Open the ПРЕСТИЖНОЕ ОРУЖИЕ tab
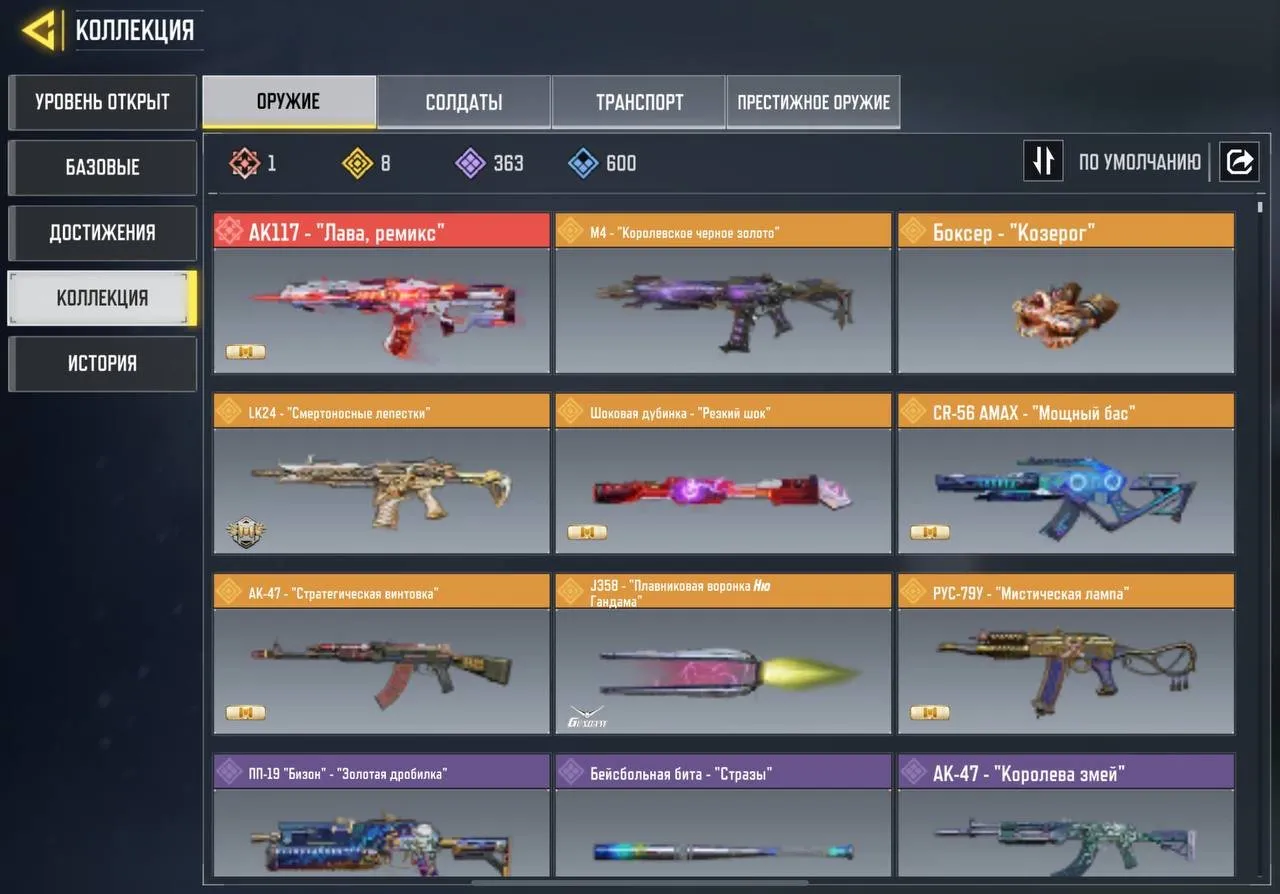Viewport: 1280px width, 894px height. [x=813, y=101]
